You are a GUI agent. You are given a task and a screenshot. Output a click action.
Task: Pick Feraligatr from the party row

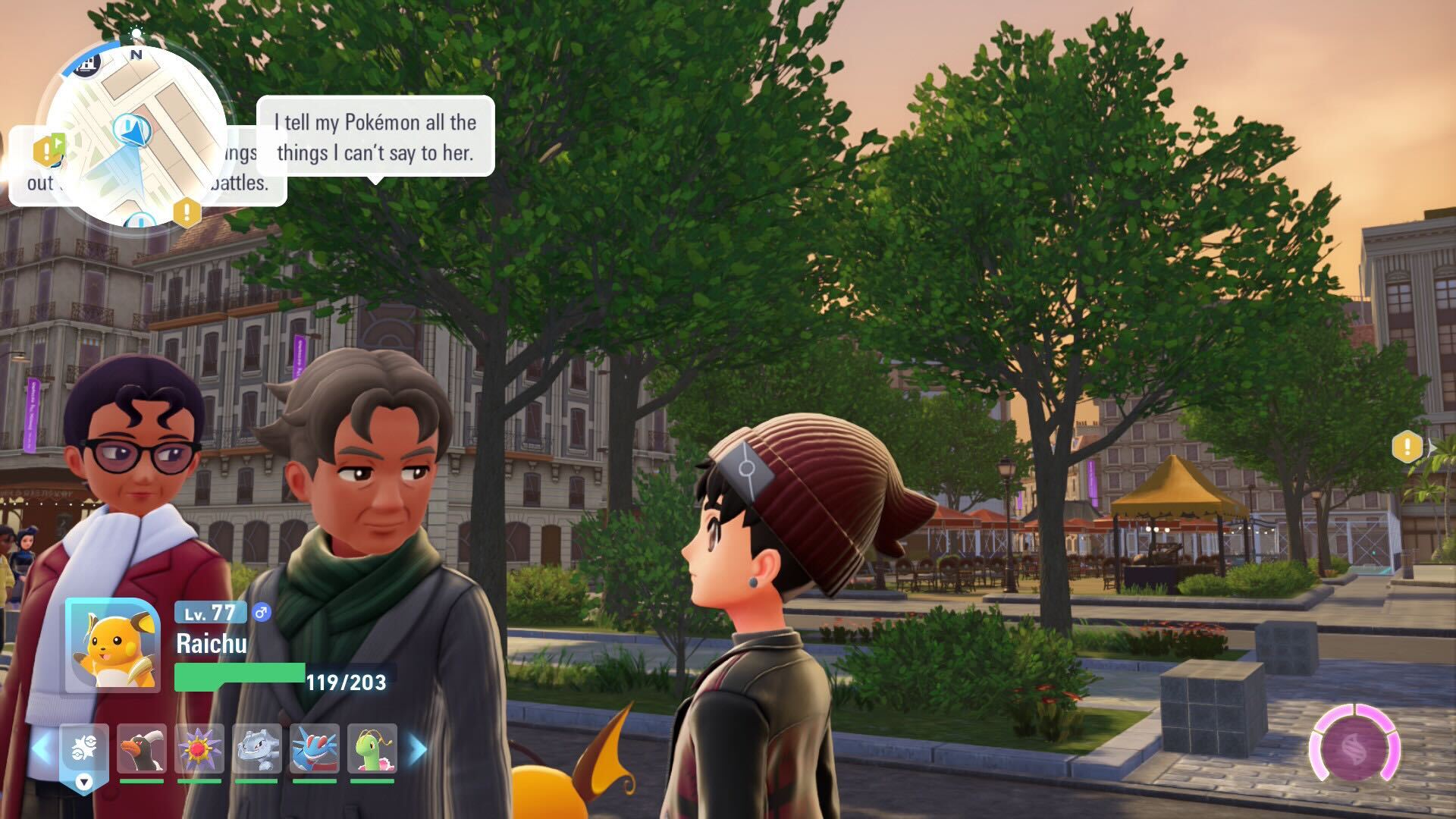click(315, 749)
